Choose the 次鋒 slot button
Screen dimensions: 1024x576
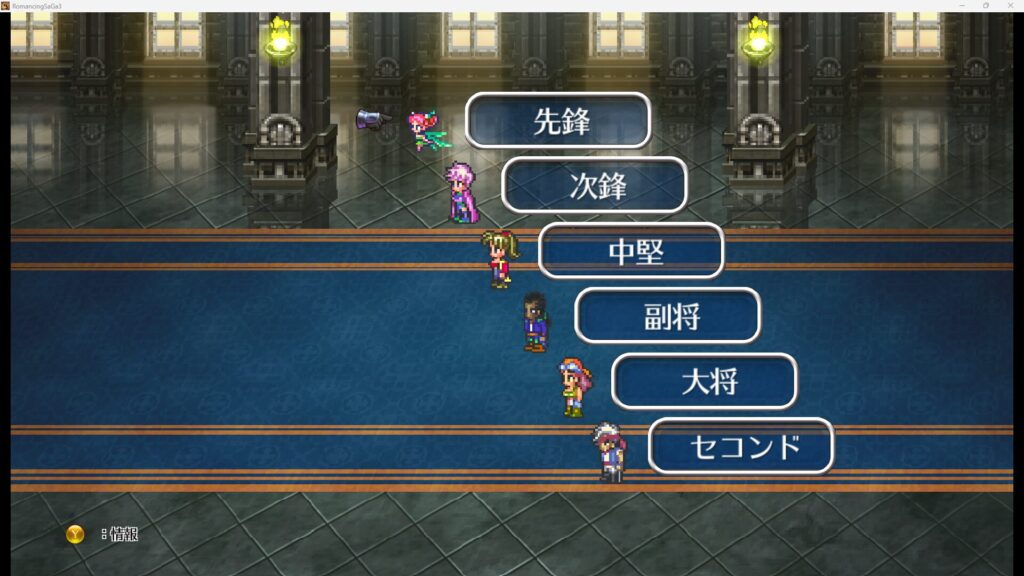coord(594,186)
